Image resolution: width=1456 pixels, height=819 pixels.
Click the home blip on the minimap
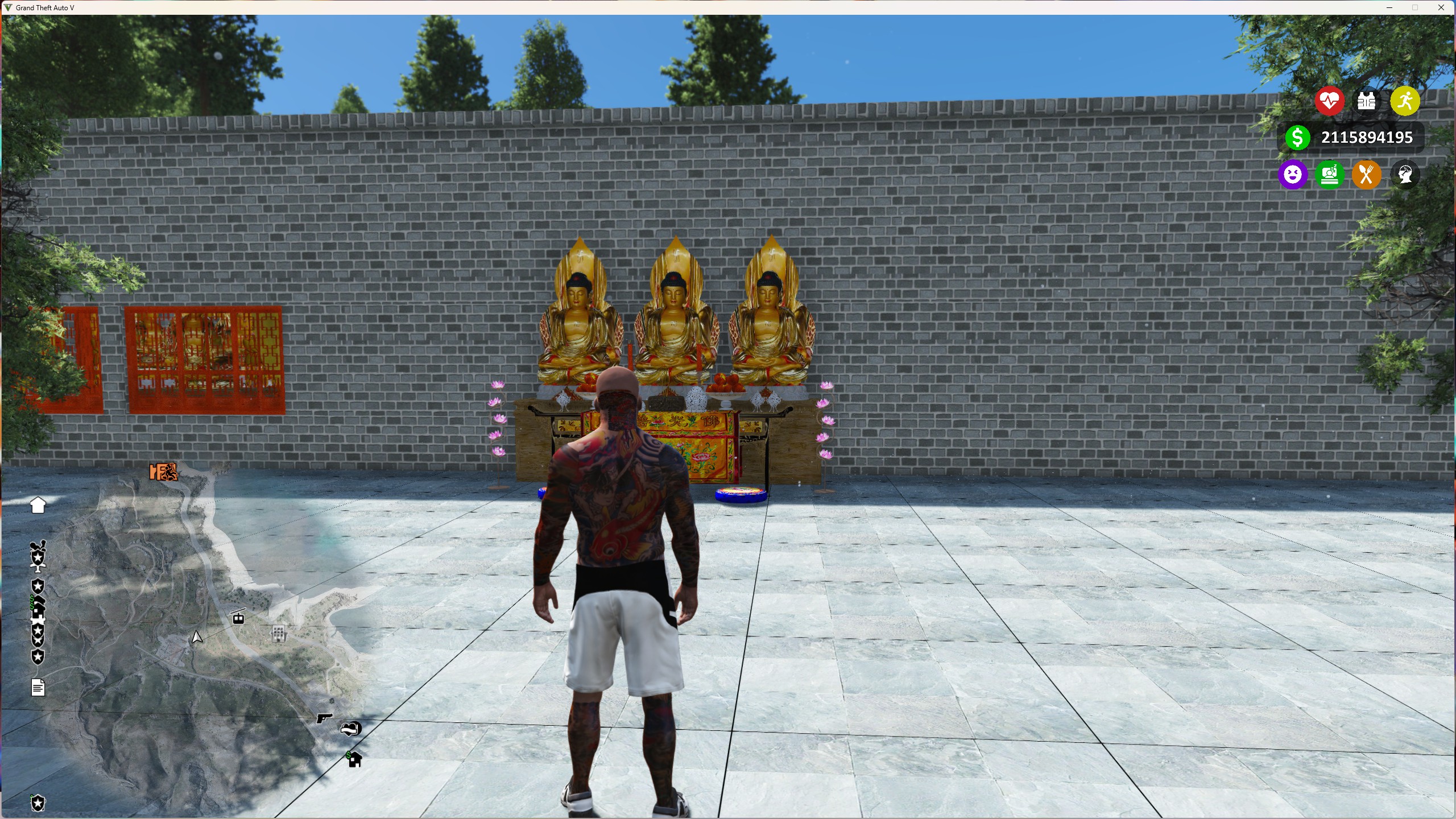pyautogui.click(x=38, y=504)
